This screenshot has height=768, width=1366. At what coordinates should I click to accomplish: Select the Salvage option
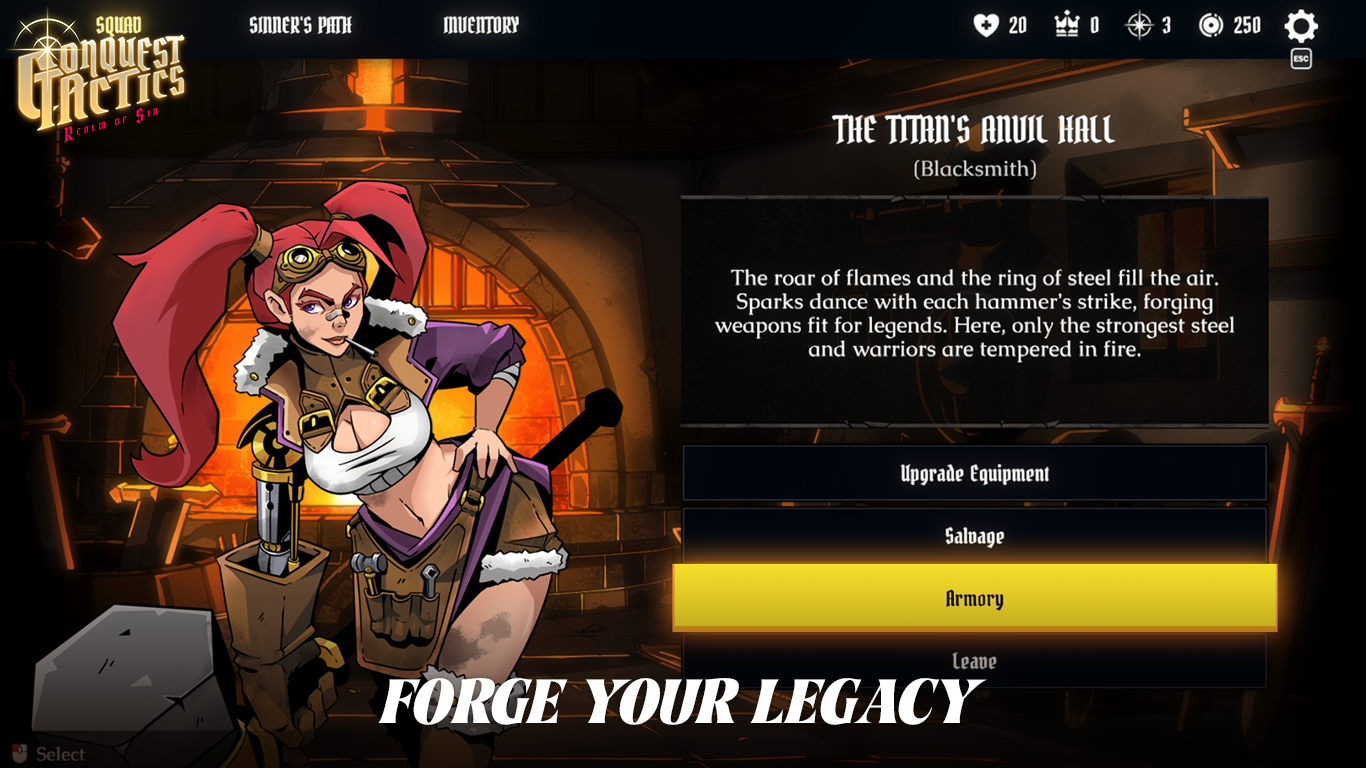click(x=974, y=536)
